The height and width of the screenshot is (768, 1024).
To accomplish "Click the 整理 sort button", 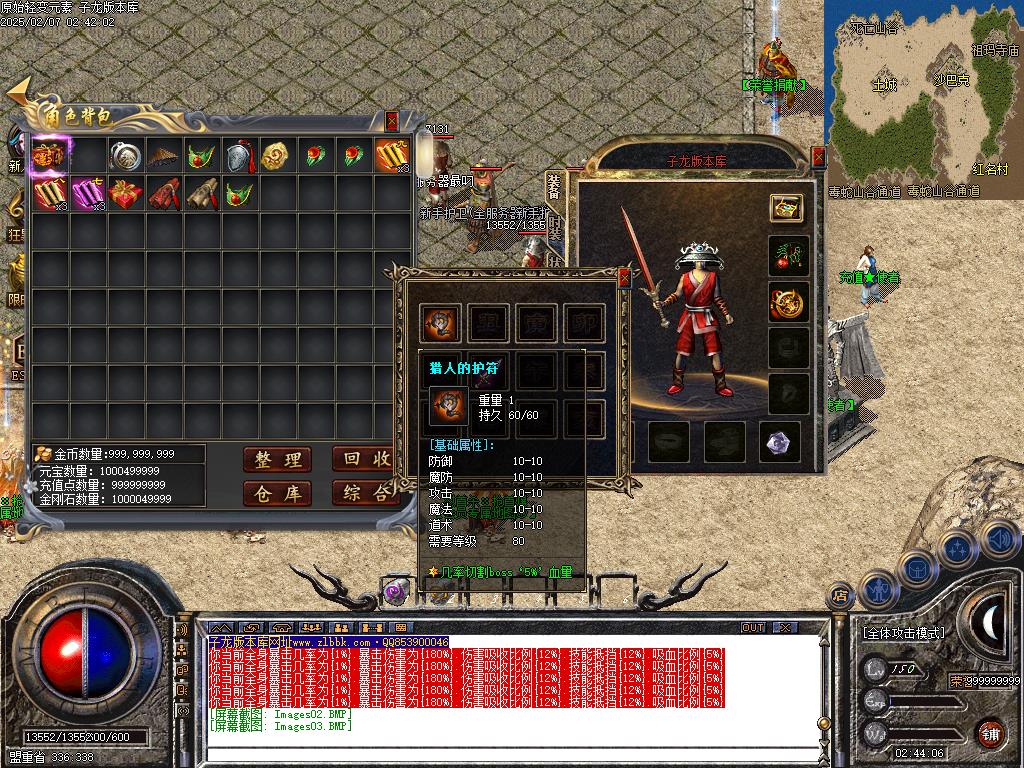I will (x=277, y=460).
